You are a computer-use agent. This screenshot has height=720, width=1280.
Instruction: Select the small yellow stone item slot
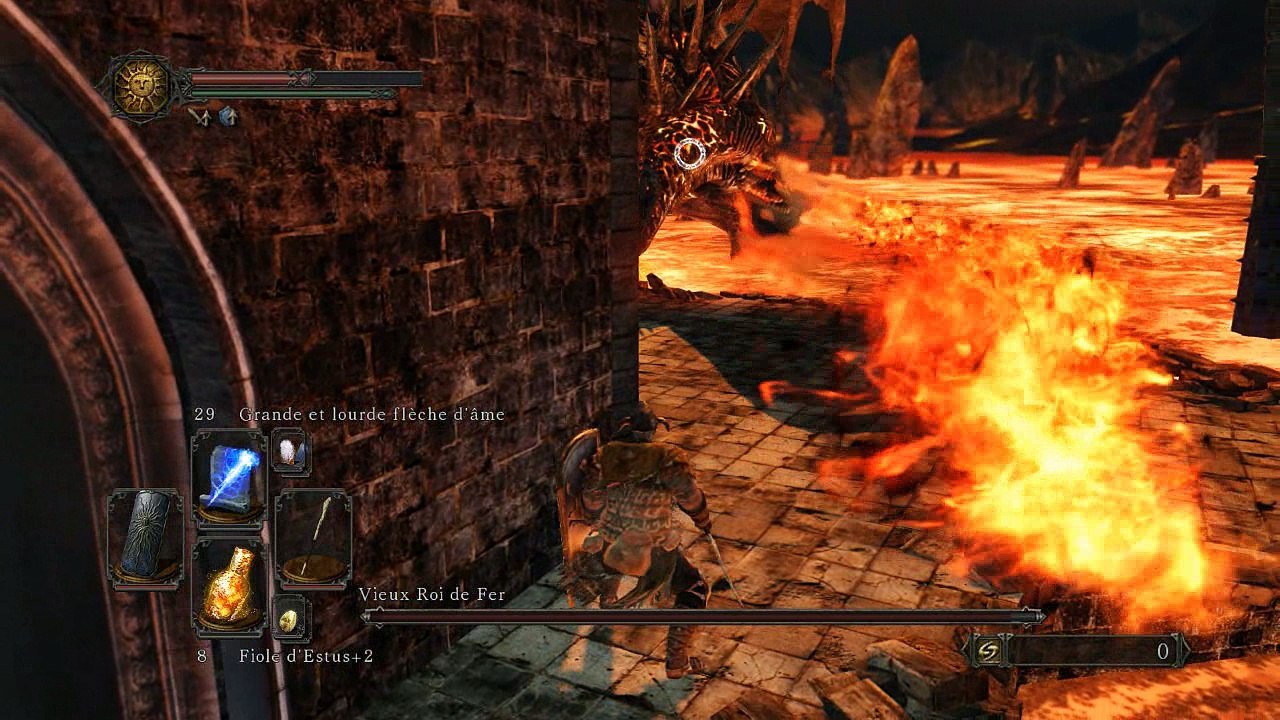(291, 619)
